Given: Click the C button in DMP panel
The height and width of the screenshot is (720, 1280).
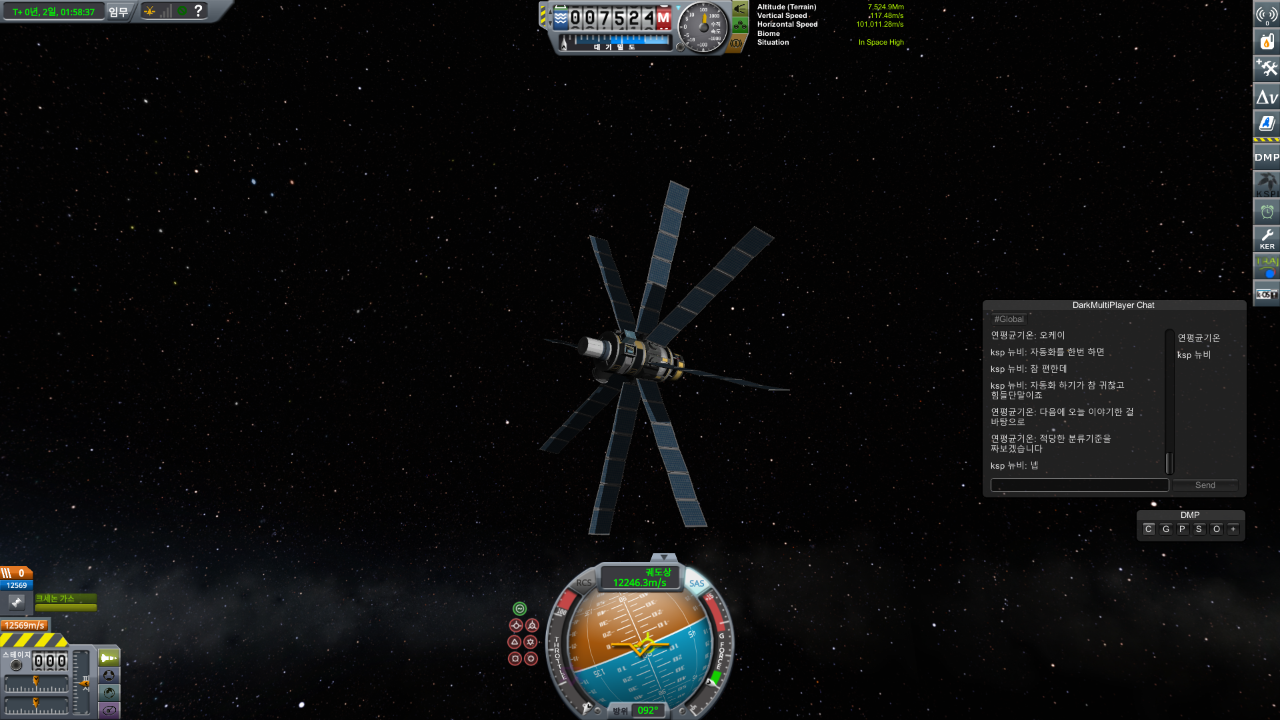Looking at the screenshot, I should tap(1149, 529).
